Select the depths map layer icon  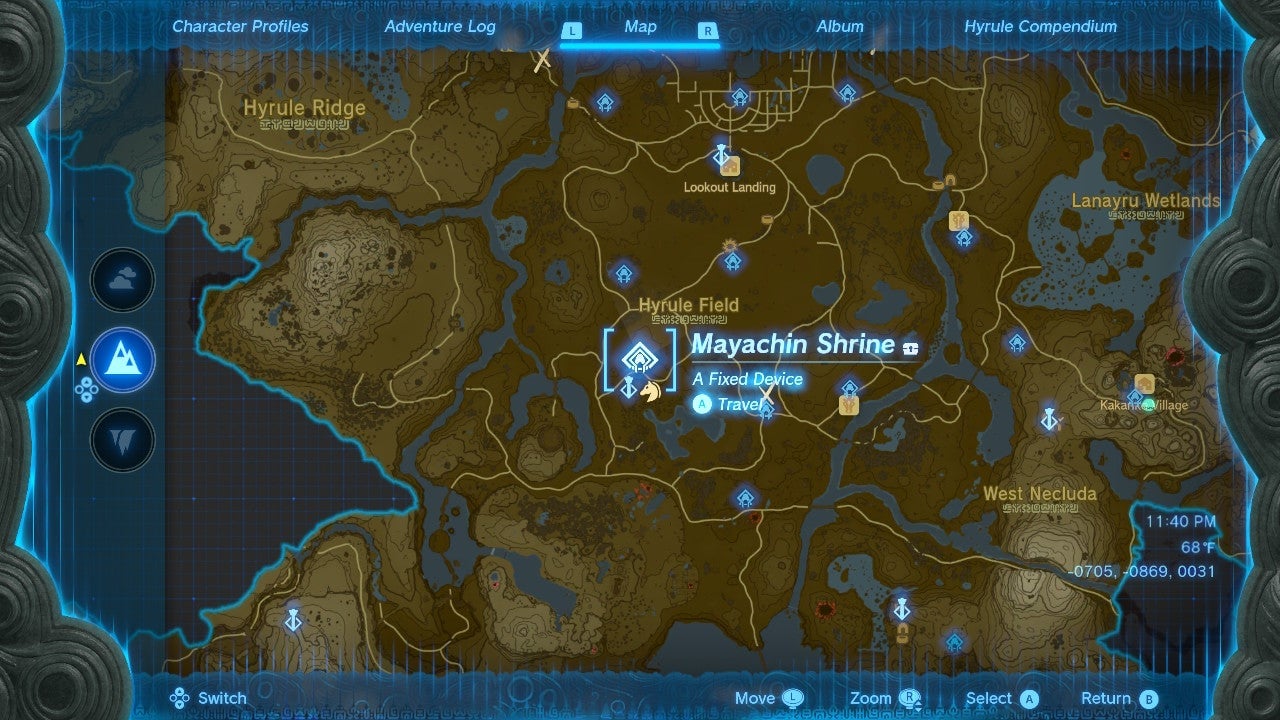click(121, 438)
